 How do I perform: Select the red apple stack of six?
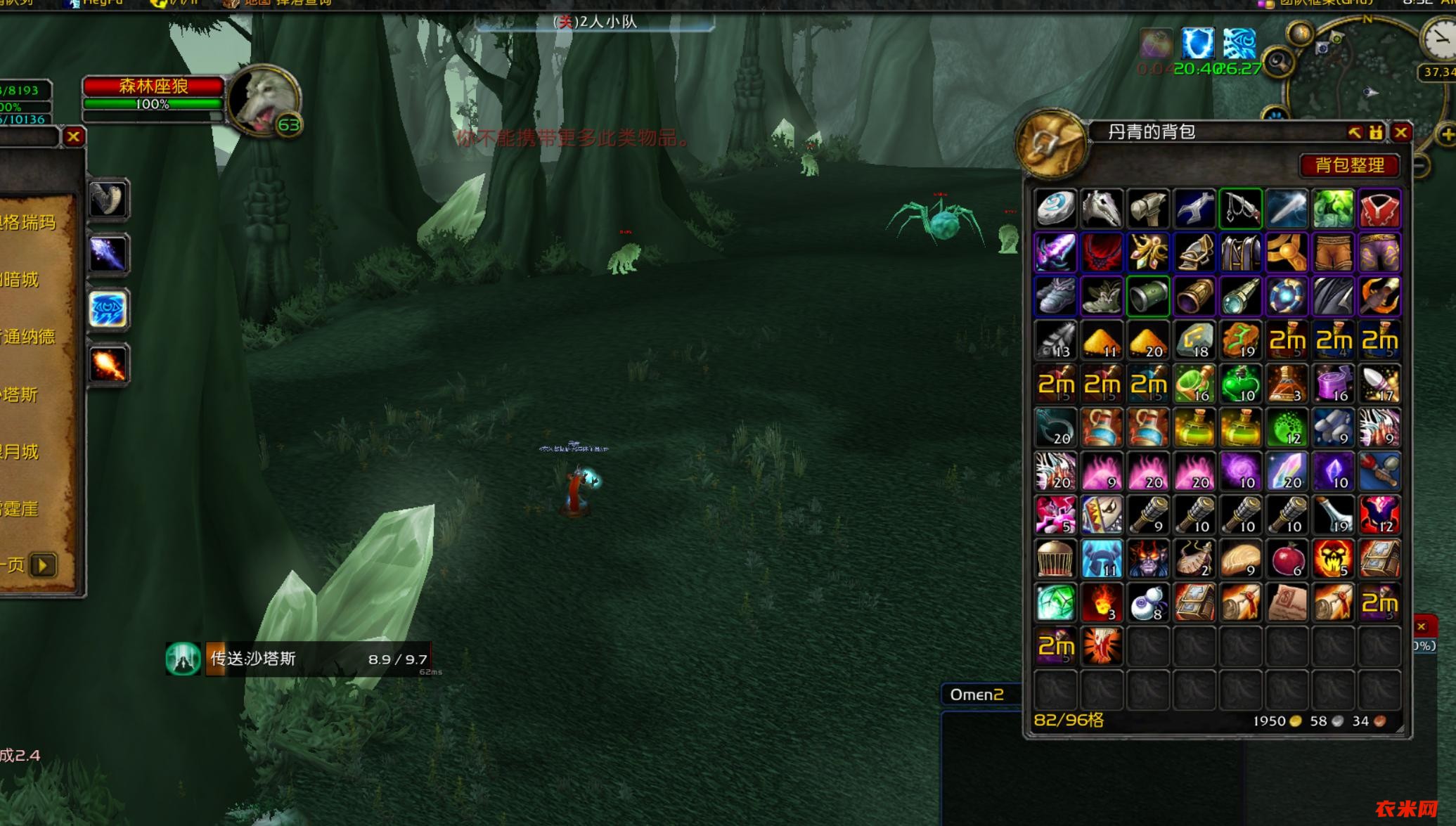1287,560
